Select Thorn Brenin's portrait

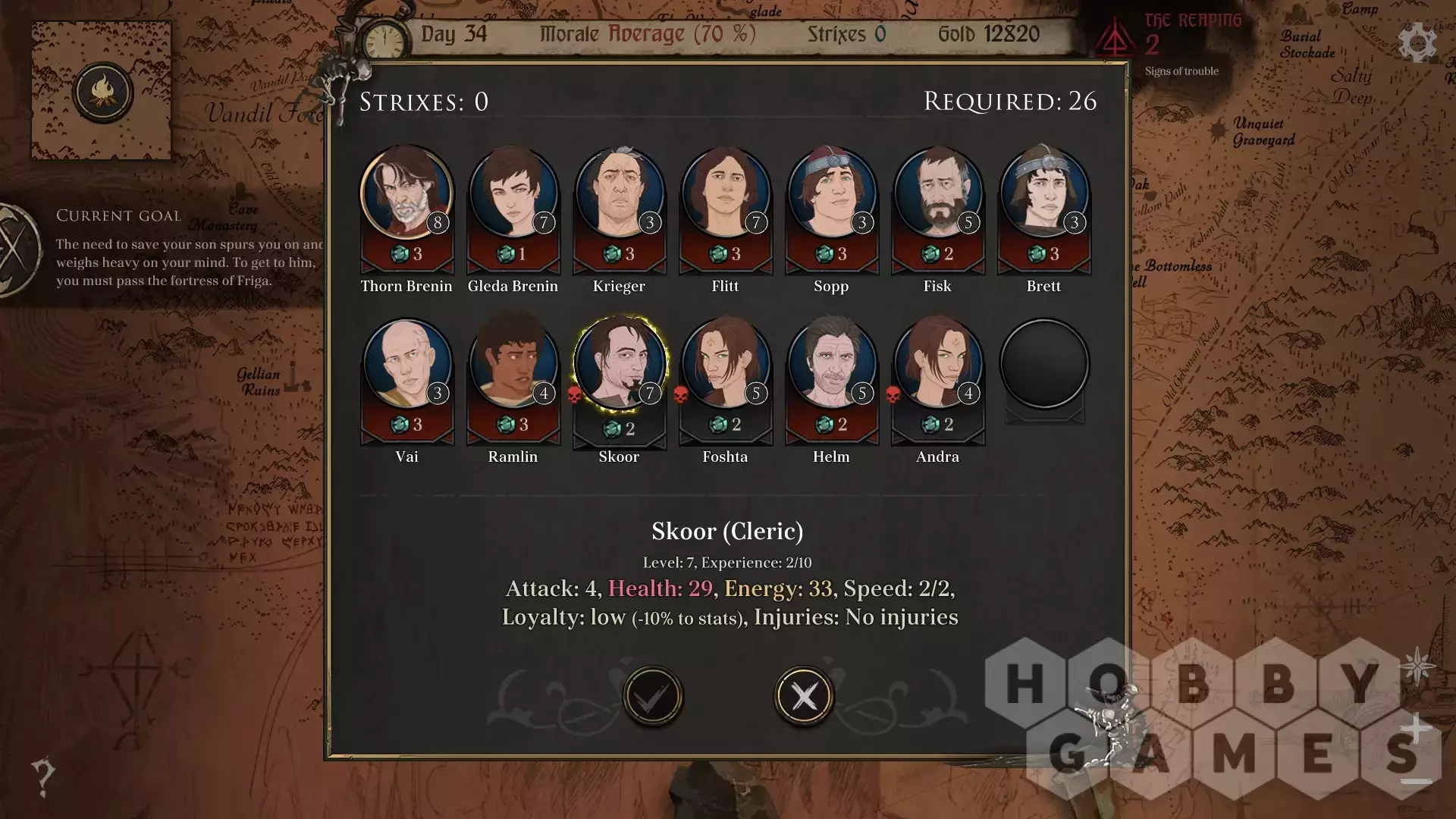tap(406, 193)
